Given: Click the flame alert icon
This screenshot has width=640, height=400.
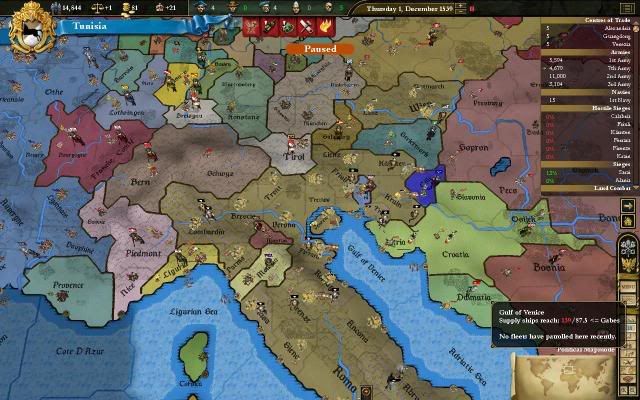Looking at the screenshot, I should 326,26.
